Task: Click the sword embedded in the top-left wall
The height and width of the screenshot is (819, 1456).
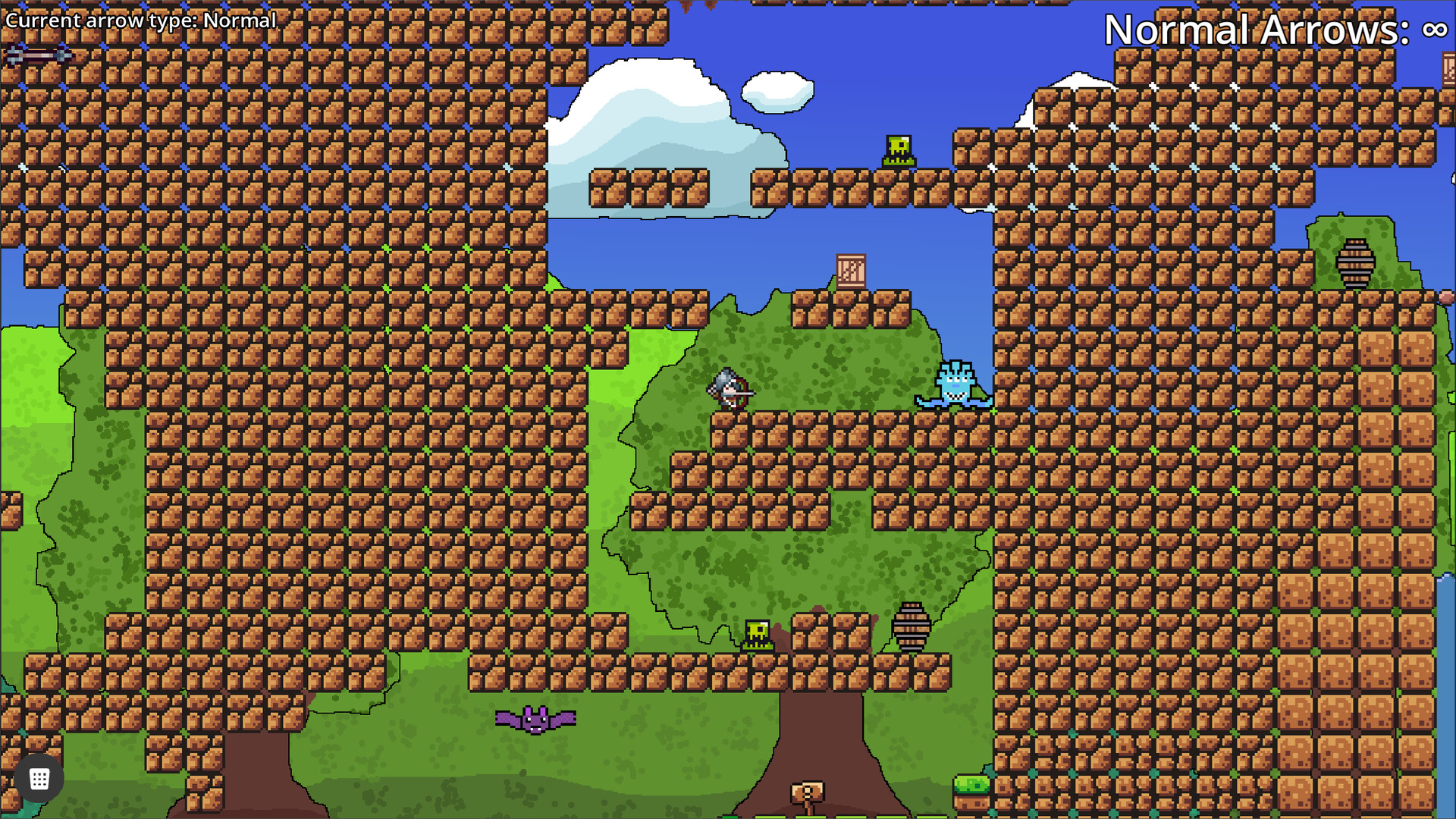Action: pyautogui.click(x=38, y=55)
